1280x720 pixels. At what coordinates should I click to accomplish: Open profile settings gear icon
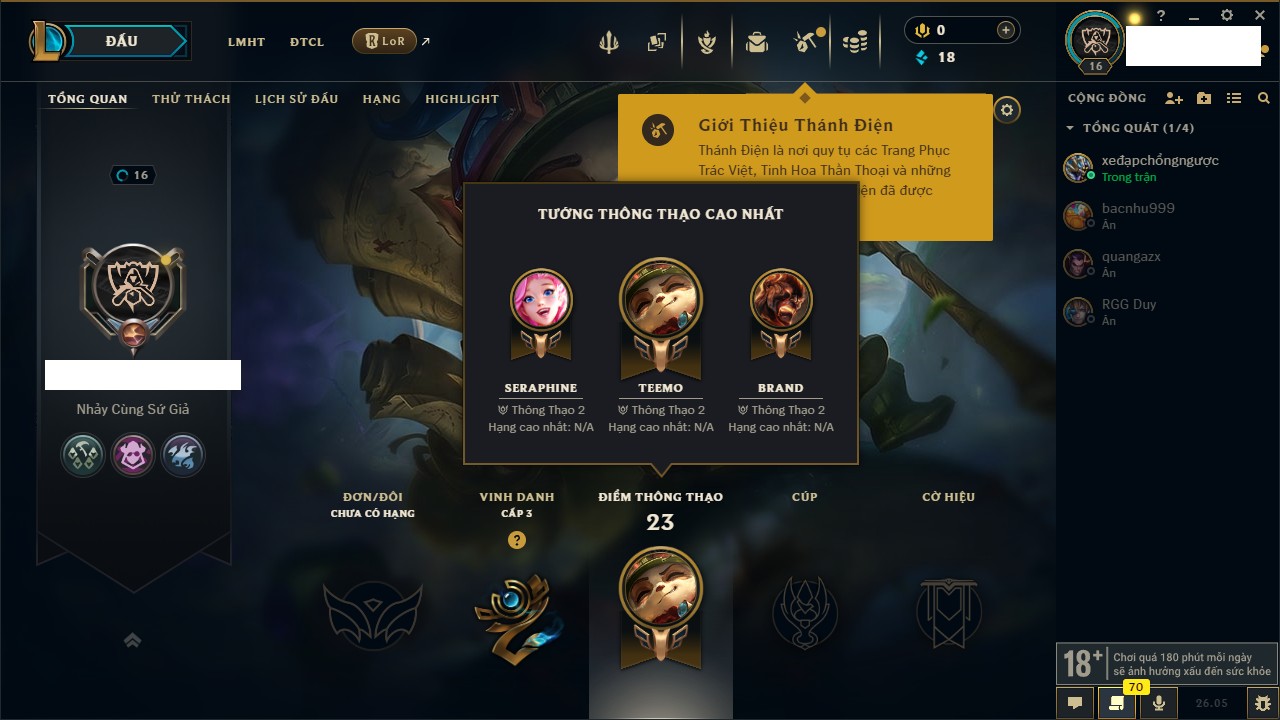(x=1007, y=110)
